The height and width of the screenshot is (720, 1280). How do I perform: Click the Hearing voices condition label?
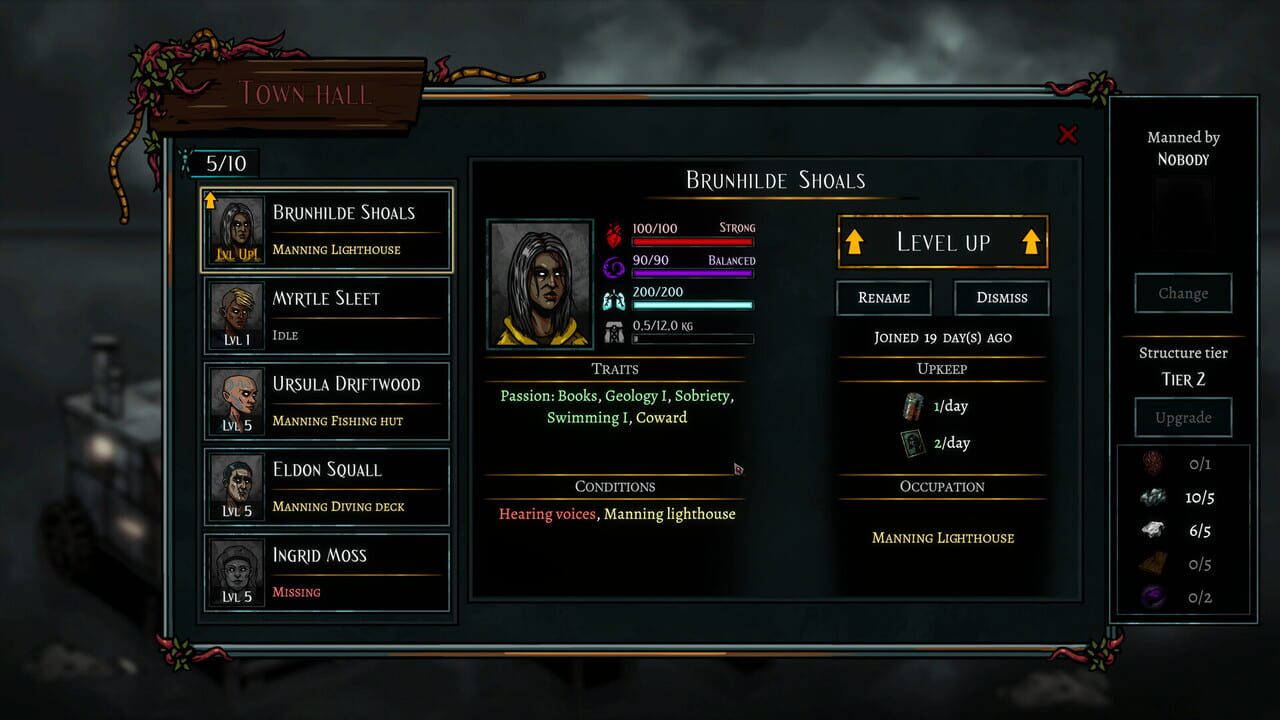[546, 513]
